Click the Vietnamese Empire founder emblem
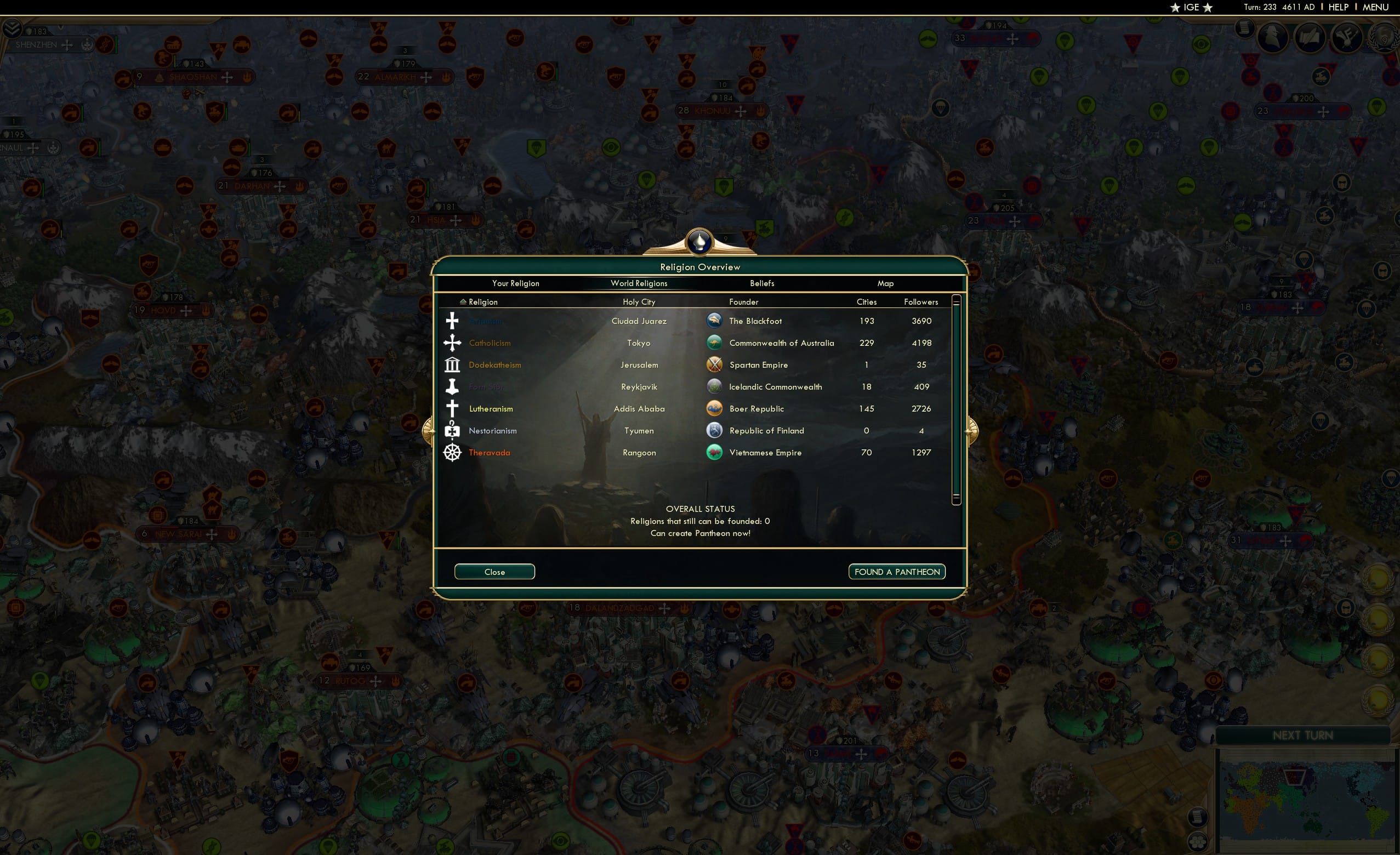1400x855 pixels. pyautogui.click(x=714, y=452)
